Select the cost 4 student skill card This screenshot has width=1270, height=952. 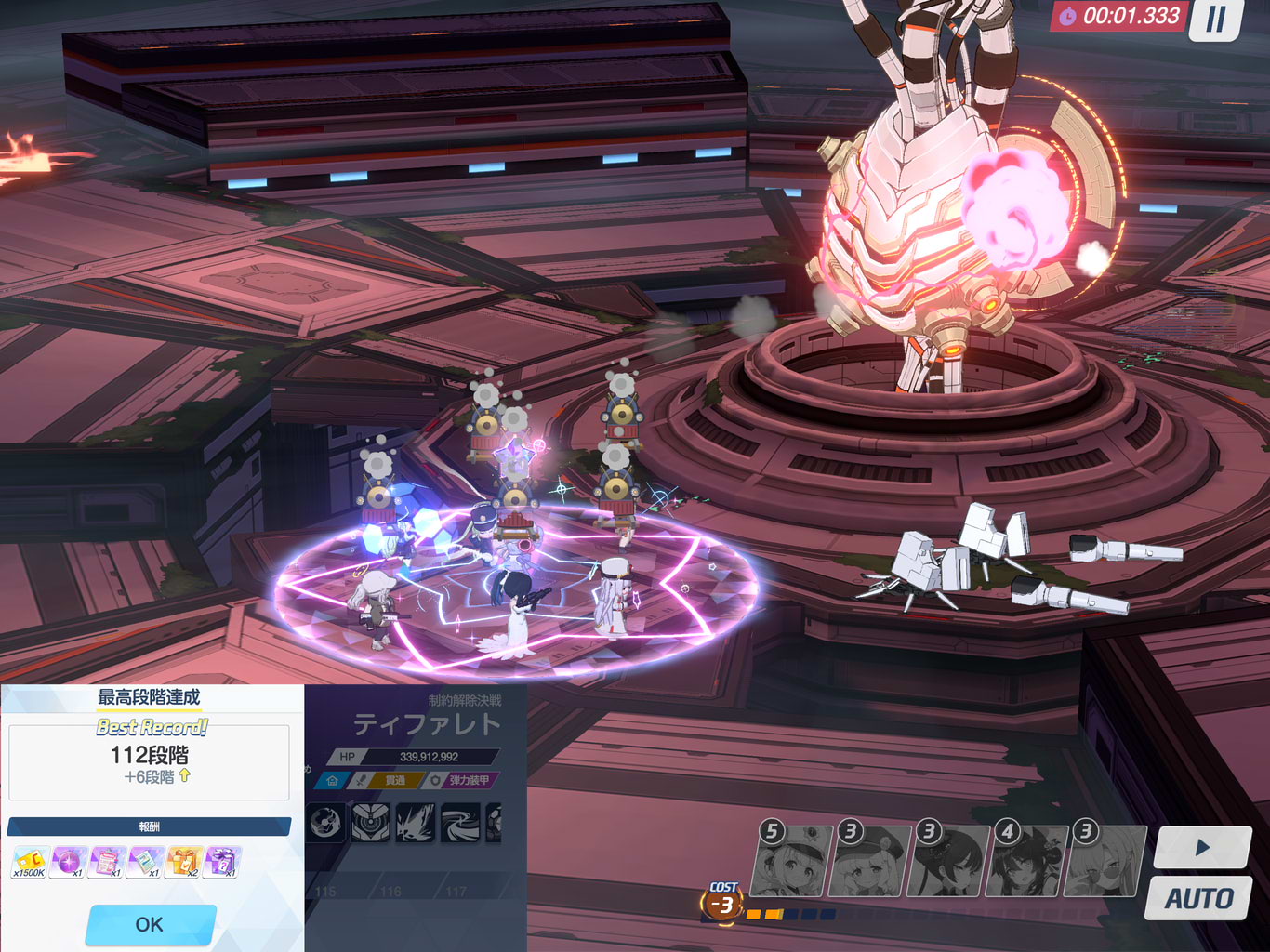(1028, 862)
